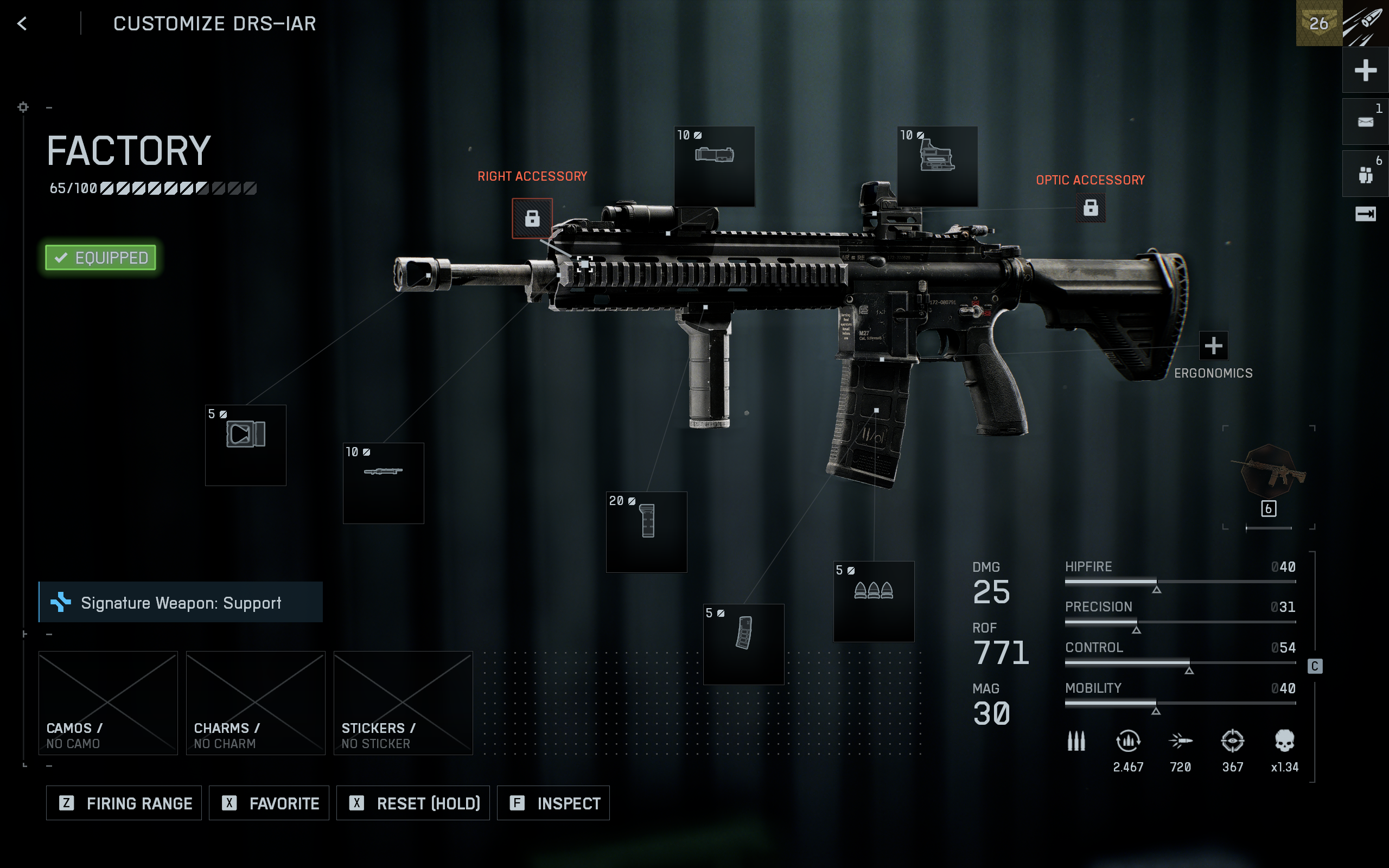The height and width of the screenshot is (868, 1389).
Task: Select the muzzle attachment slot thumbnail
Action: (245, 445)
